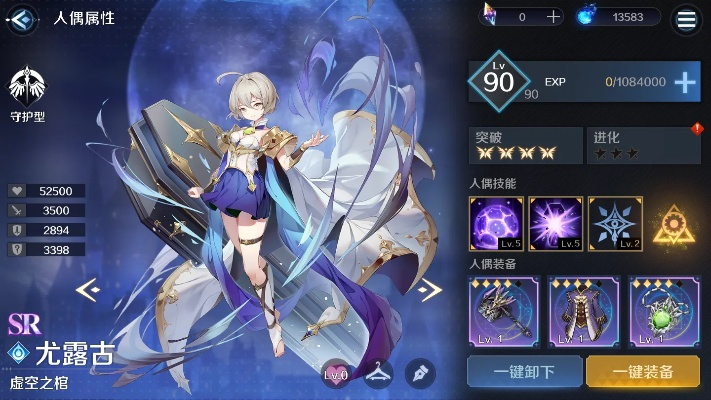Switch to the next doll
The height and width of the screenshot is (400, 711).
coord(429,290)
